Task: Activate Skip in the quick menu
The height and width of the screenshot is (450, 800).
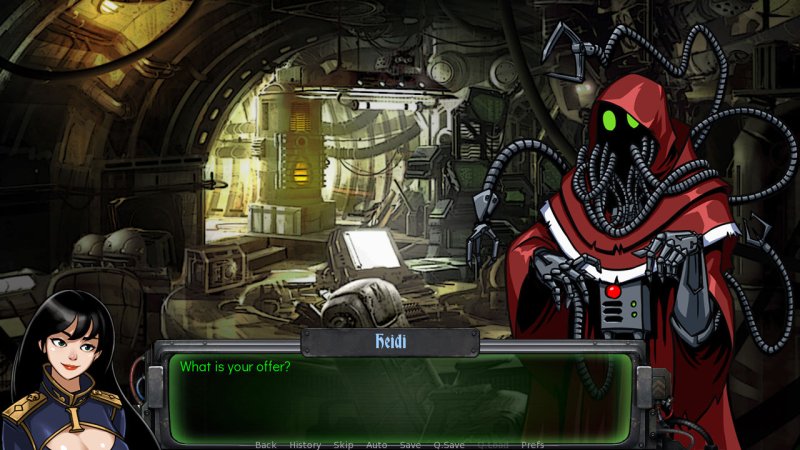Action: click(x=343, y=444)
